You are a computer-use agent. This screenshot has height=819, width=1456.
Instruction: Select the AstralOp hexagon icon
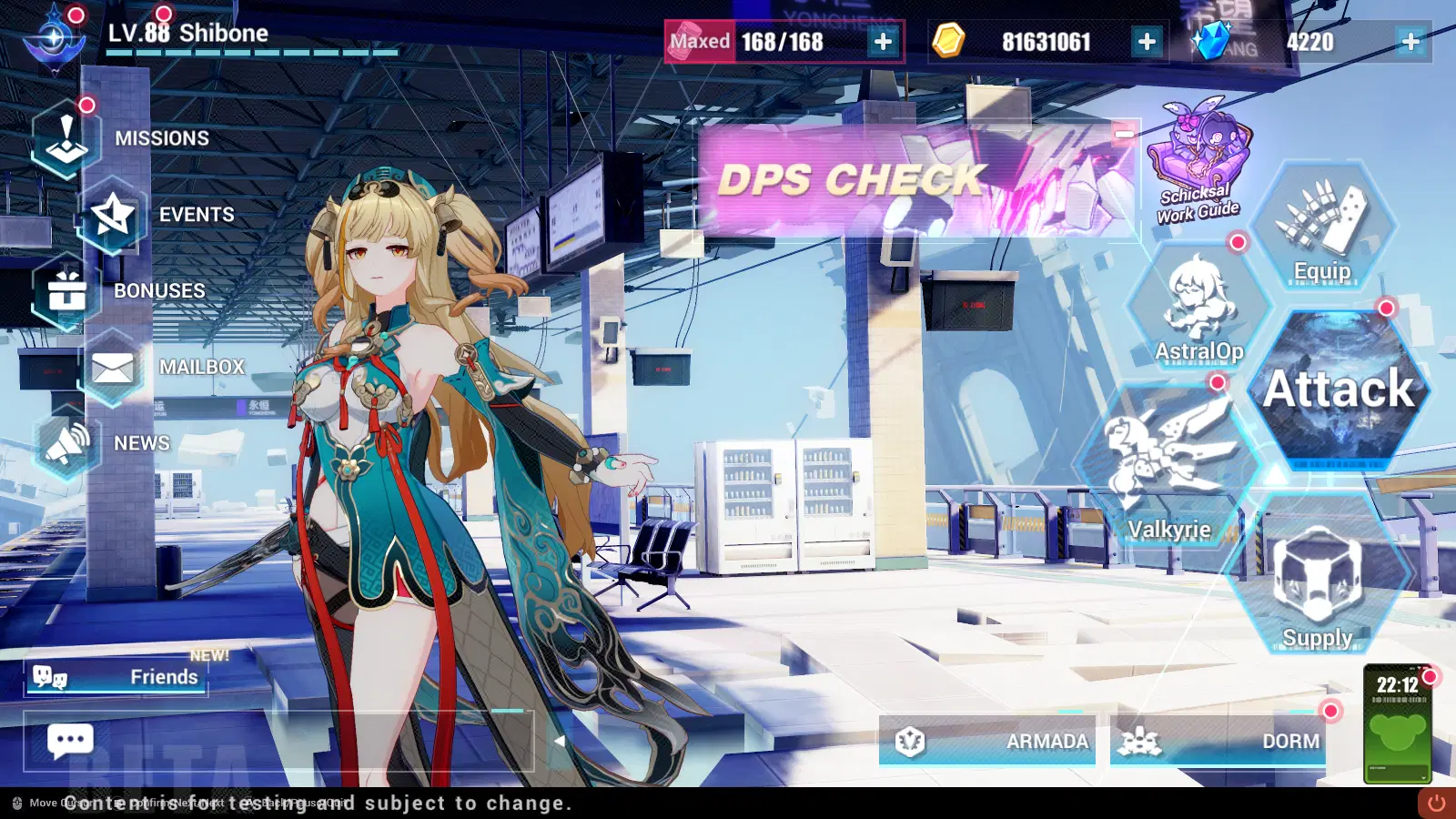pos(1199,300)
